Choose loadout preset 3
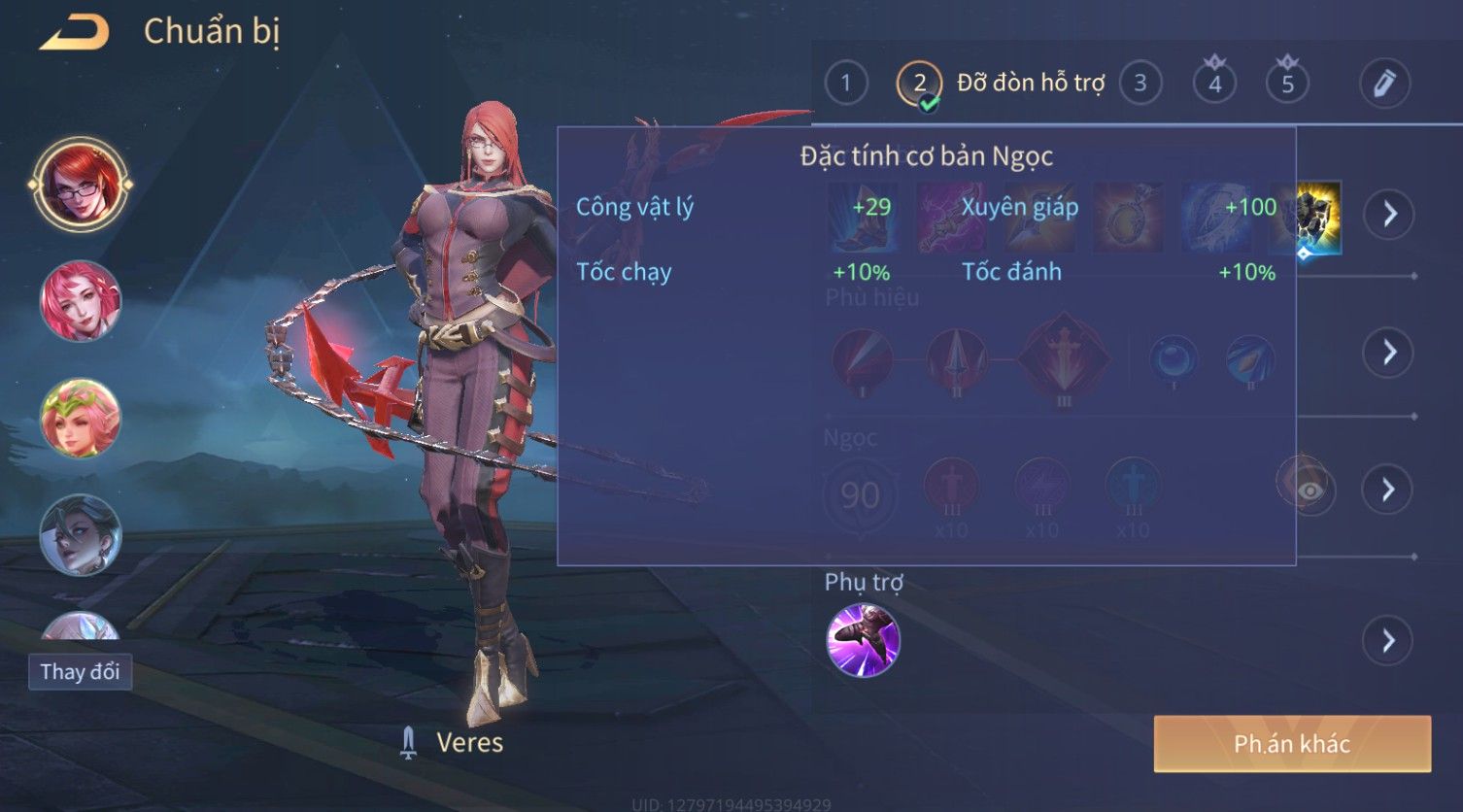 click(x=1140, y=84)
